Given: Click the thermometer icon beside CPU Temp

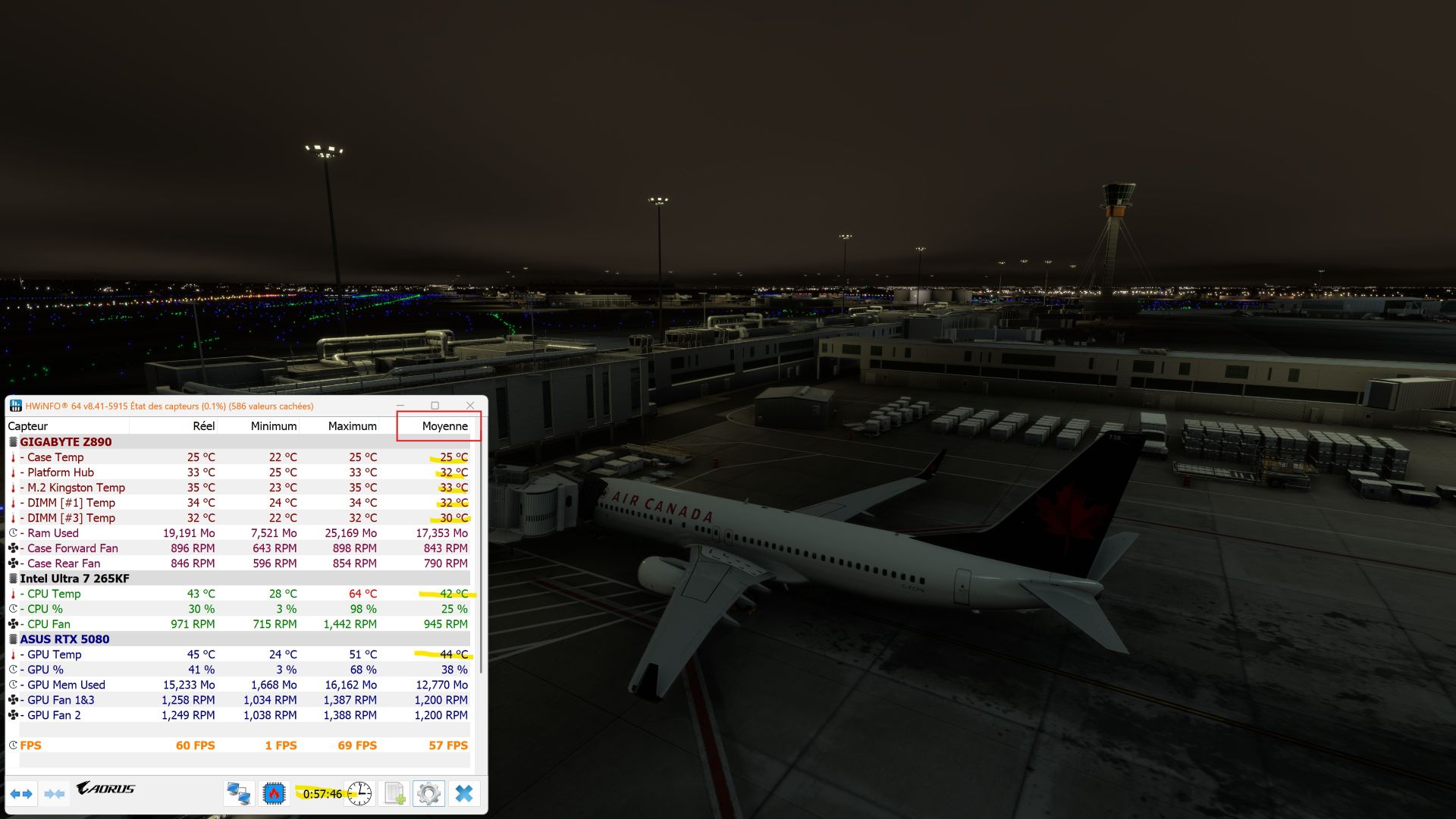Looking at the screenshot, I should tap(13, 594).
